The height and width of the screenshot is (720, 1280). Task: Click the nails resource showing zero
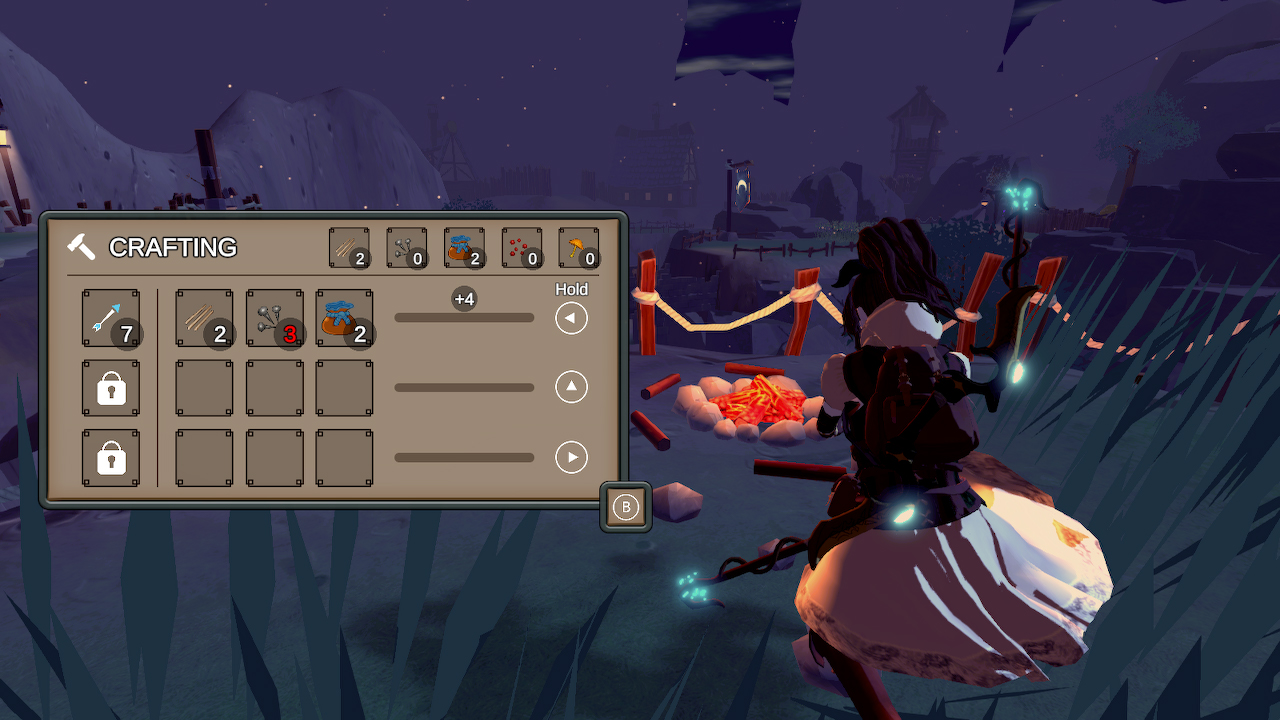[406, 248]
